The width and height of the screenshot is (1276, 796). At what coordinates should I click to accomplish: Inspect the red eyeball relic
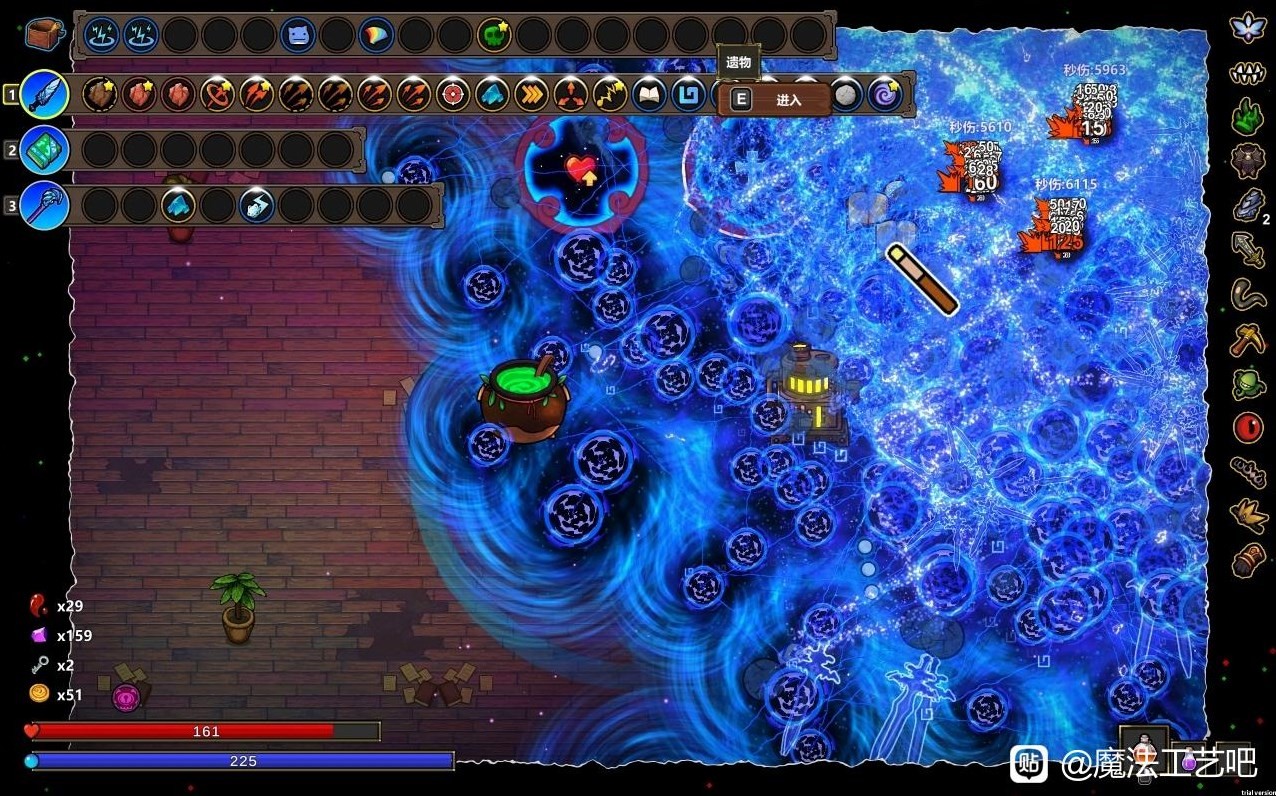1248,427
